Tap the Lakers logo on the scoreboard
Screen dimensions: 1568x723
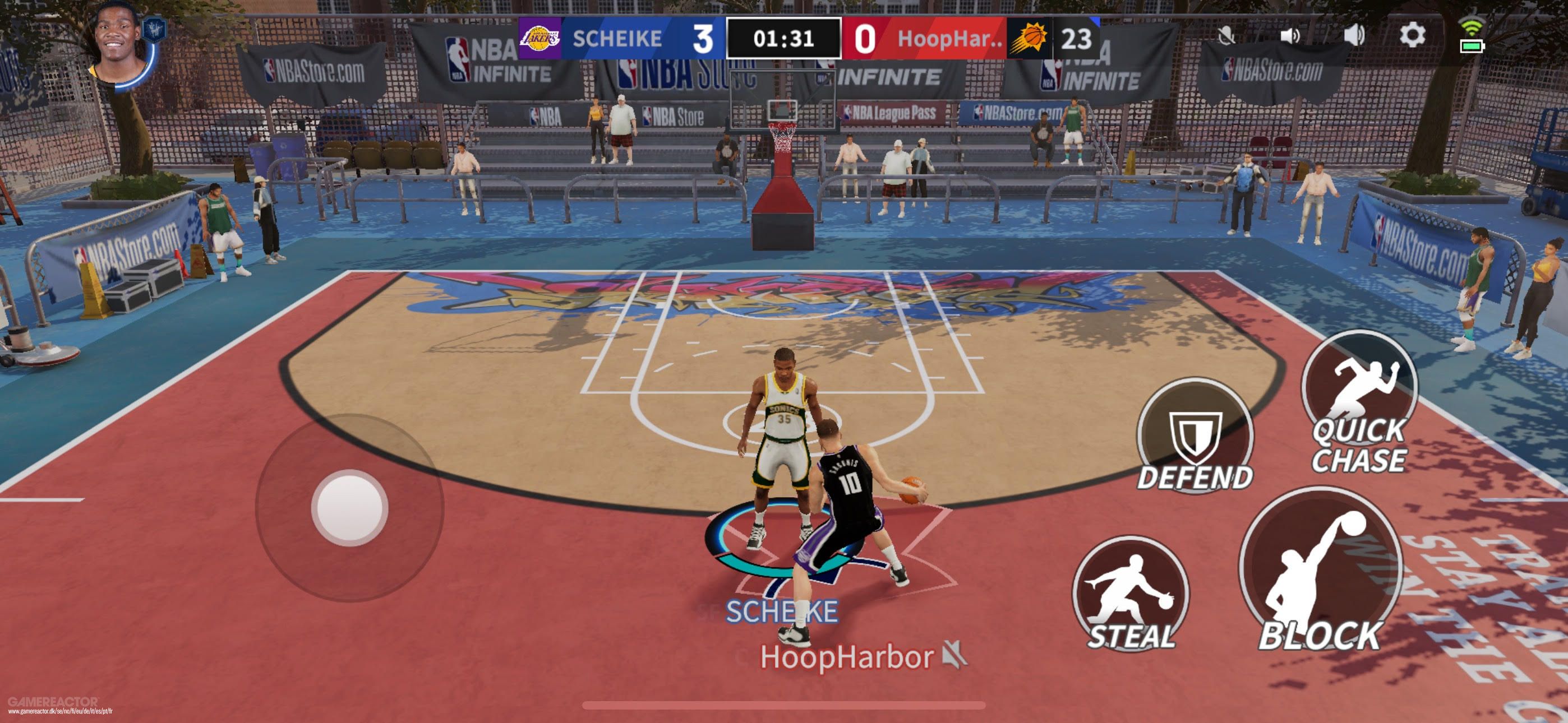coord(541,37)
